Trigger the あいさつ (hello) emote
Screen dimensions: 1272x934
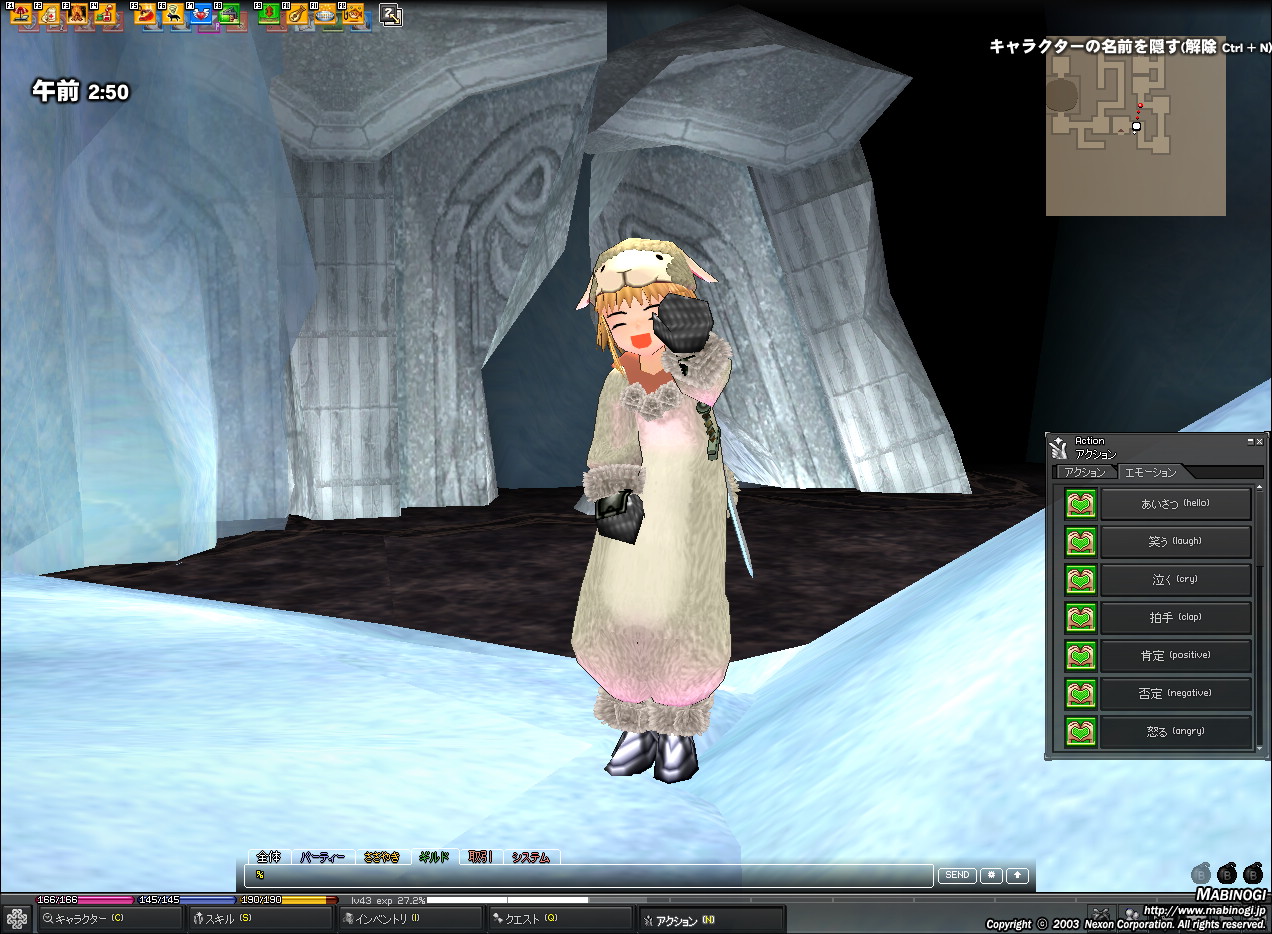click(1175, 504)
